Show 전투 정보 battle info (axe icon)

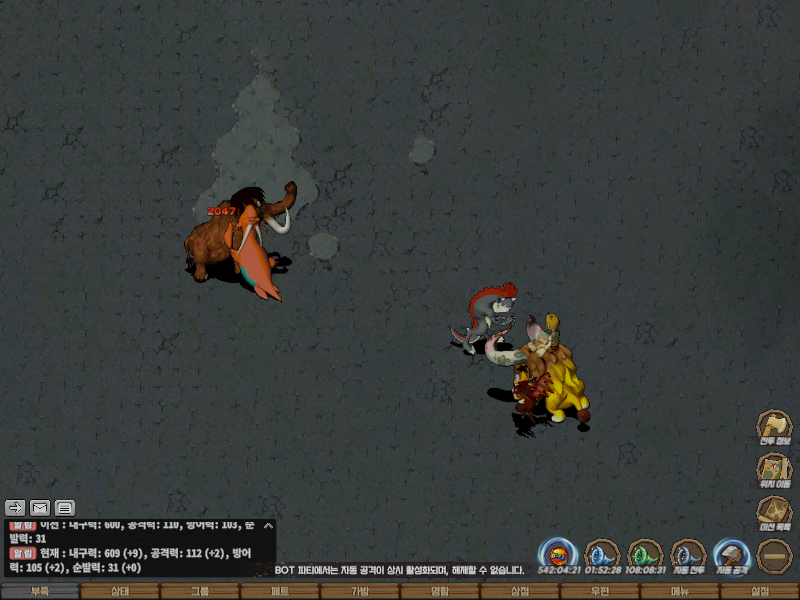pos(774,426)
